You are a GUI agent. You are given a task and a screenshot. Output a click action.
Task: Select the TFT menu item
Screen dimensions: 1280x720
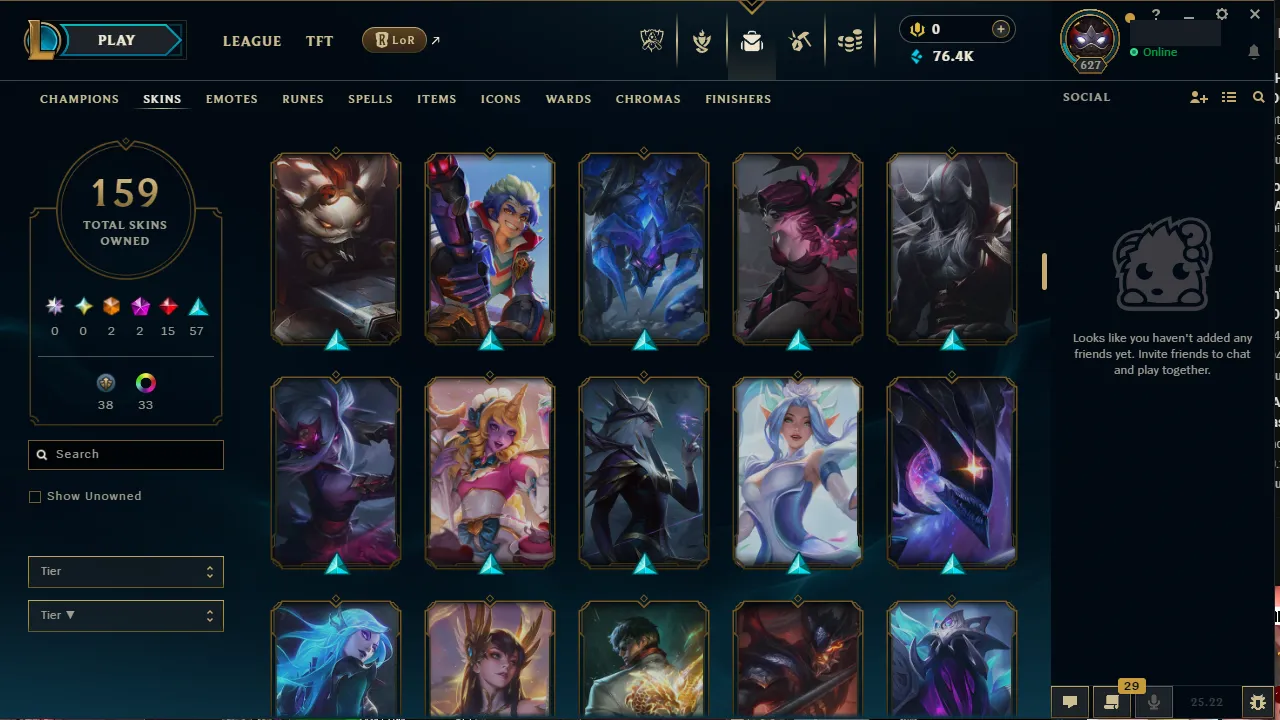319,41
